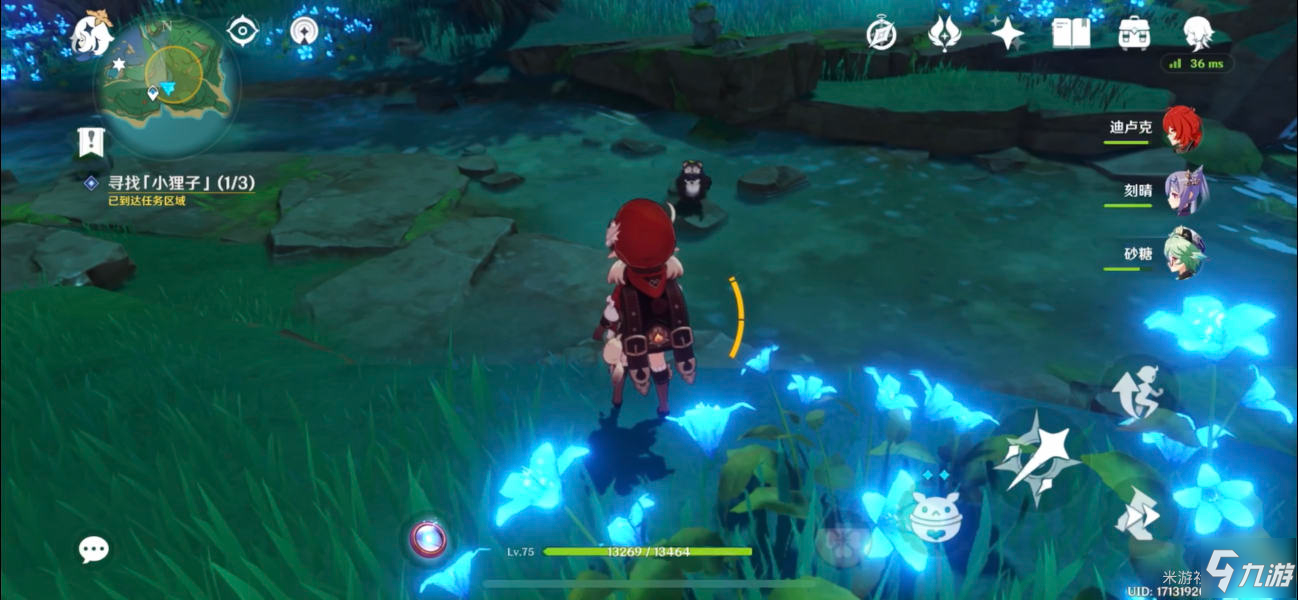Tap the compass navigation icon
The image size is (1298, 600).
881,35
